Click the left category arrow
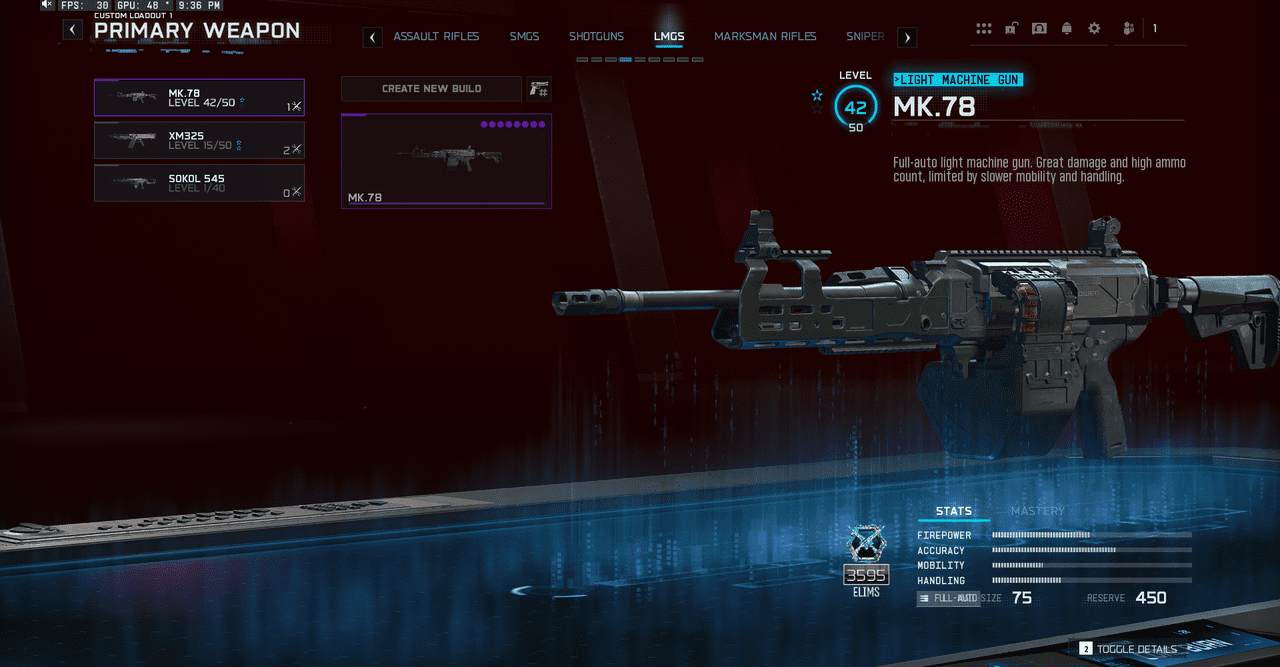The width and height of the screenshot is (1280, 667). [x=372, y=38]
